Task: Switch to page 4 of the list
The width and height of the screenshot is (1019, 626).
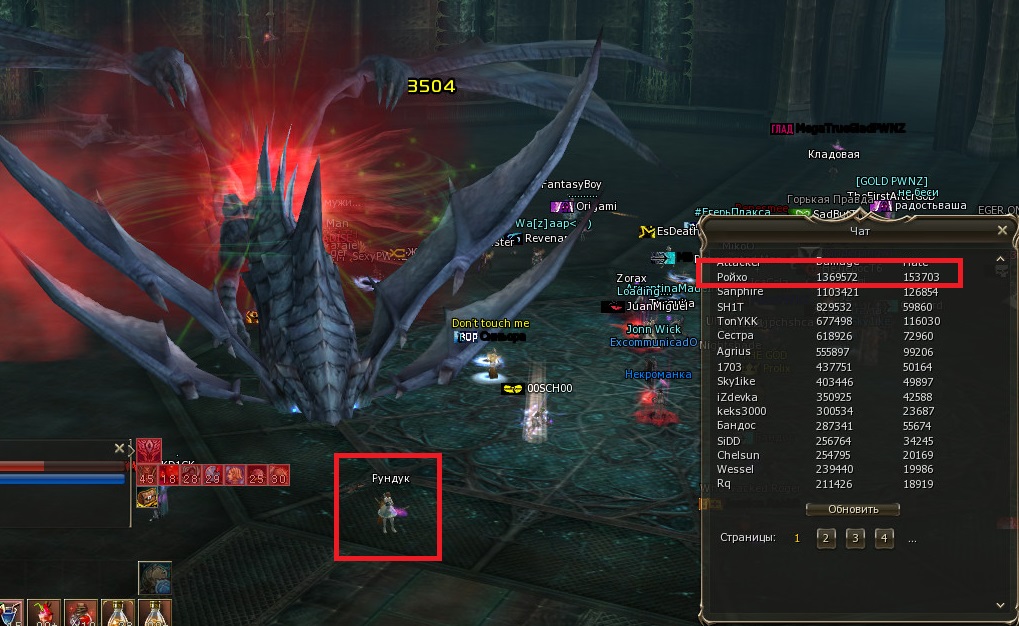Action: pyautogui.click(x=884, y=538)
